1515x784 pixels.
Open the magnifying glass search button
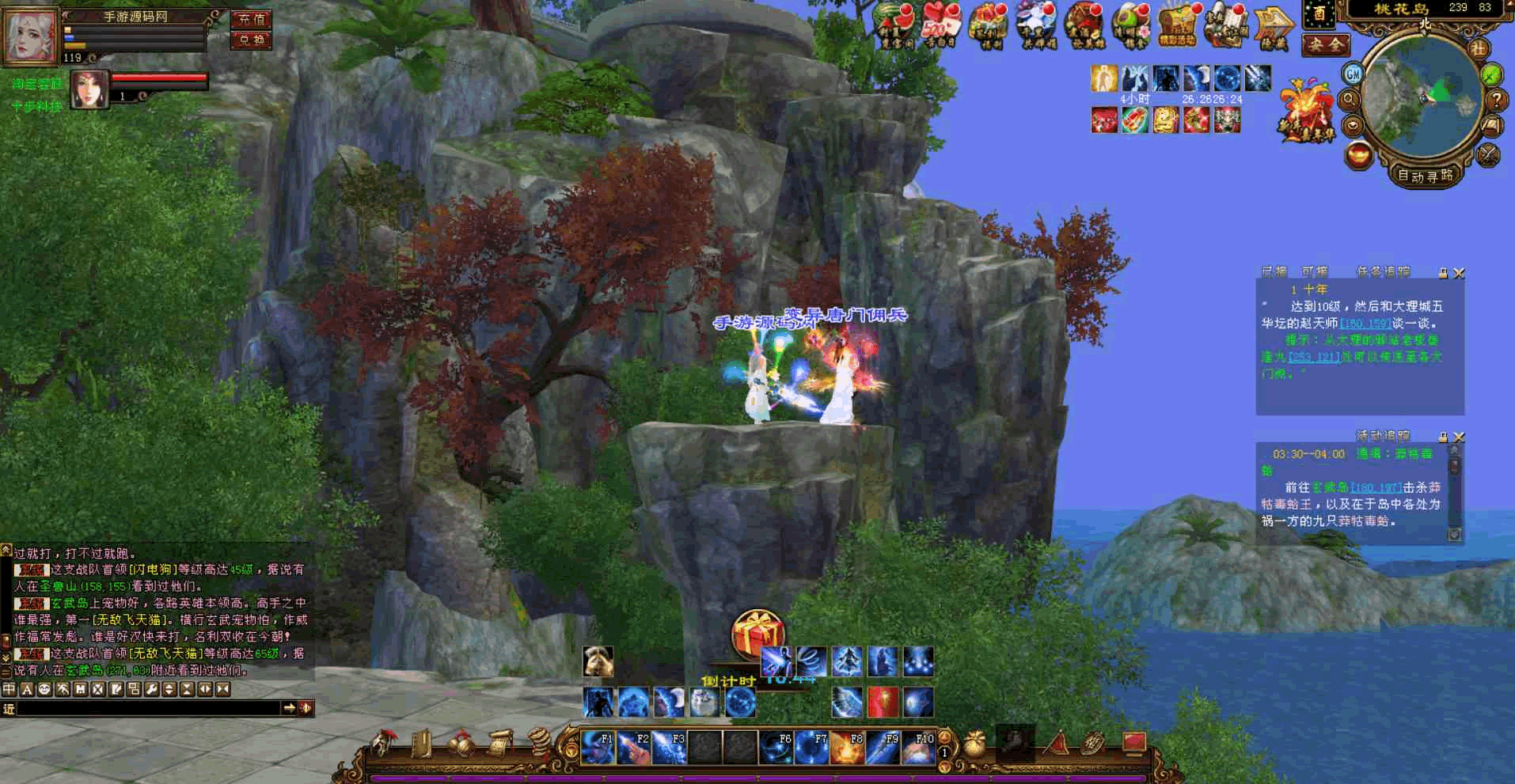[x=1349, y=100]
